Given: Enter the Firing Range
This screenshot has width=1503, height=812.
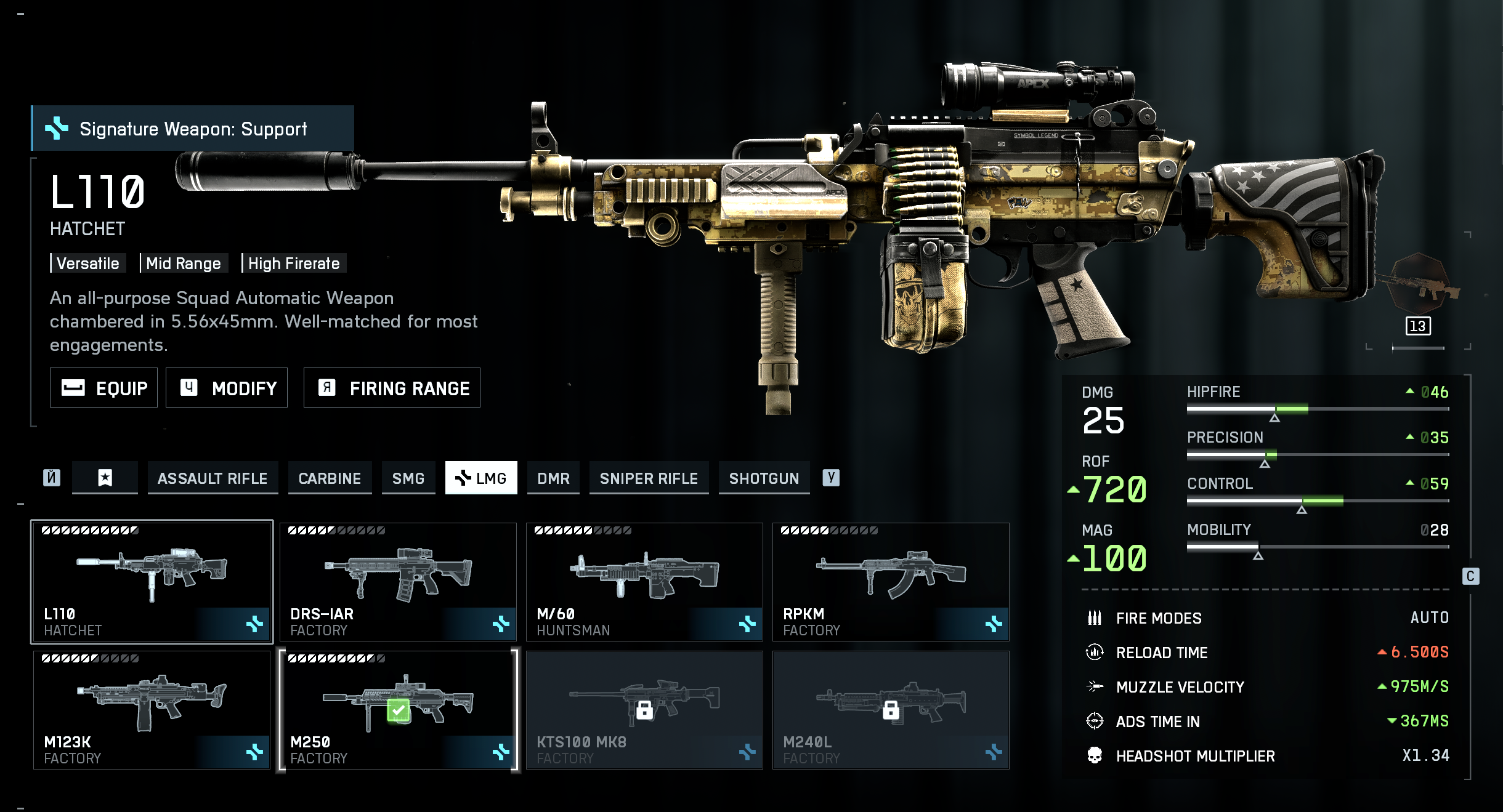Looking at the screenshot, I should tap(392, 388).
